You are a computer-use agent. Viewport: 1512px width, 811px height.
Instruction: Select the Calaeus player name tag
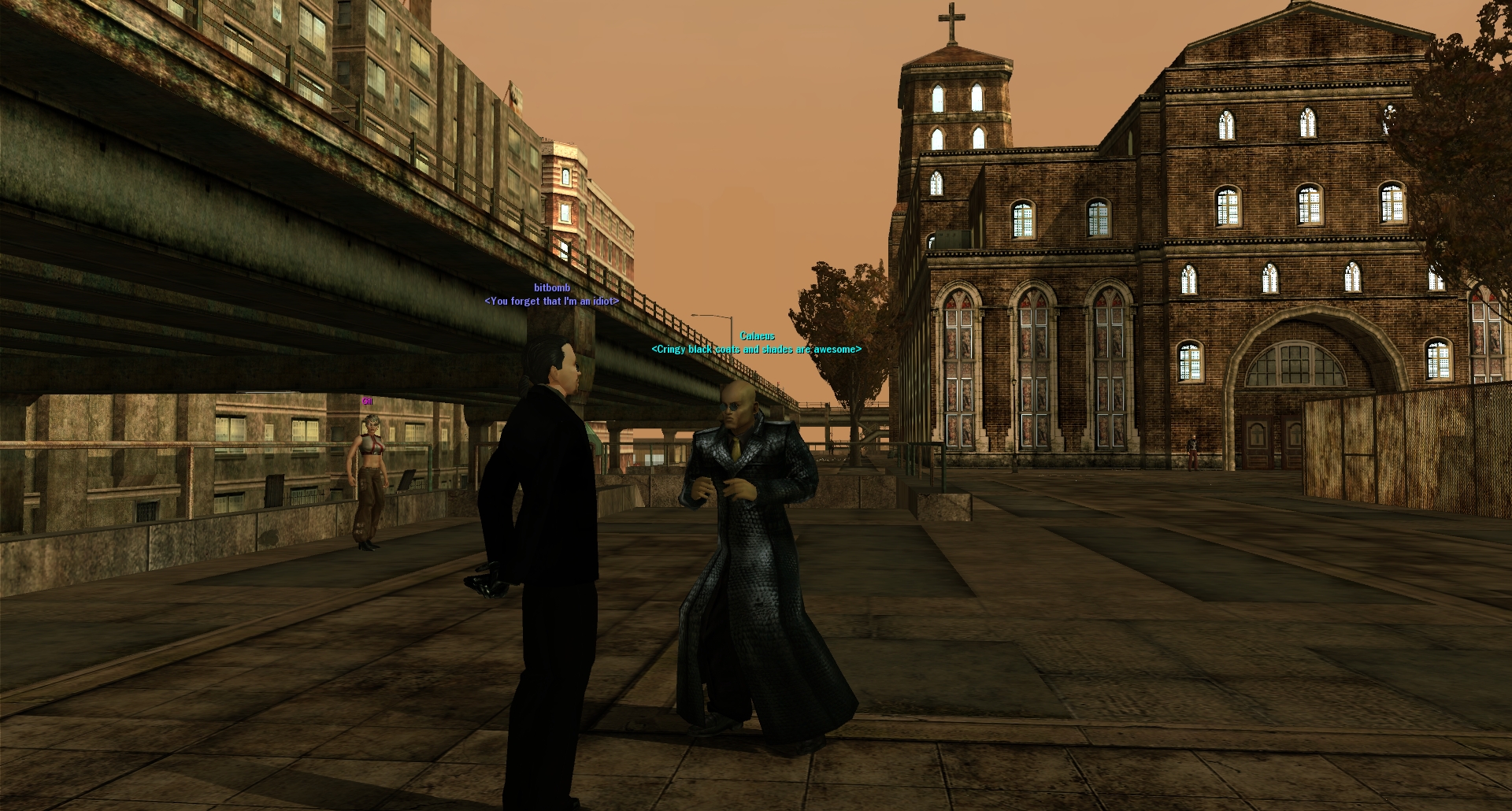coord(757,336)
